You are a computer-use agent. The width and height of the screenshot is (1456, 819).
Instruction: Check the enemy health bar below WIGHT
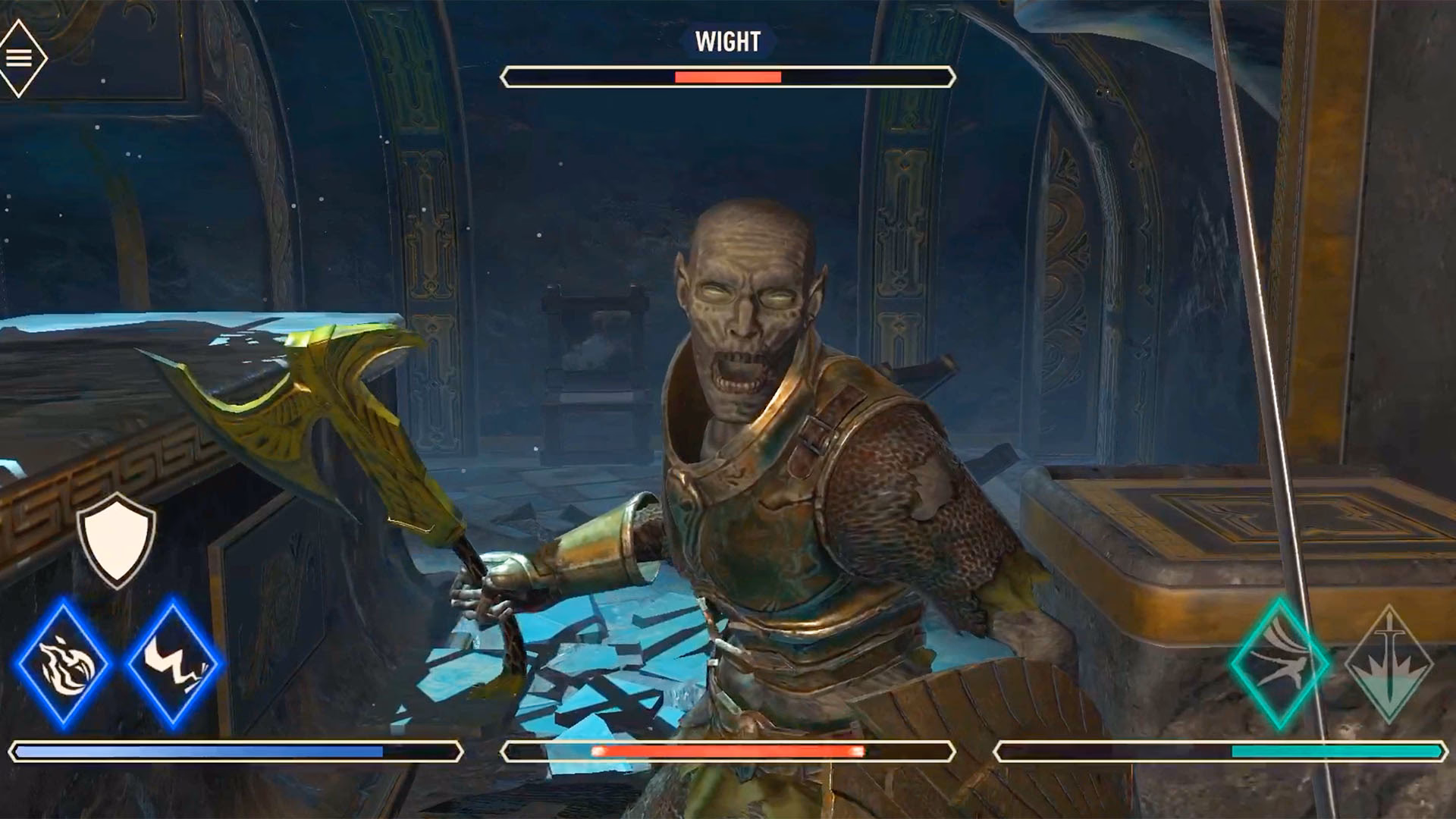(726, 76)
